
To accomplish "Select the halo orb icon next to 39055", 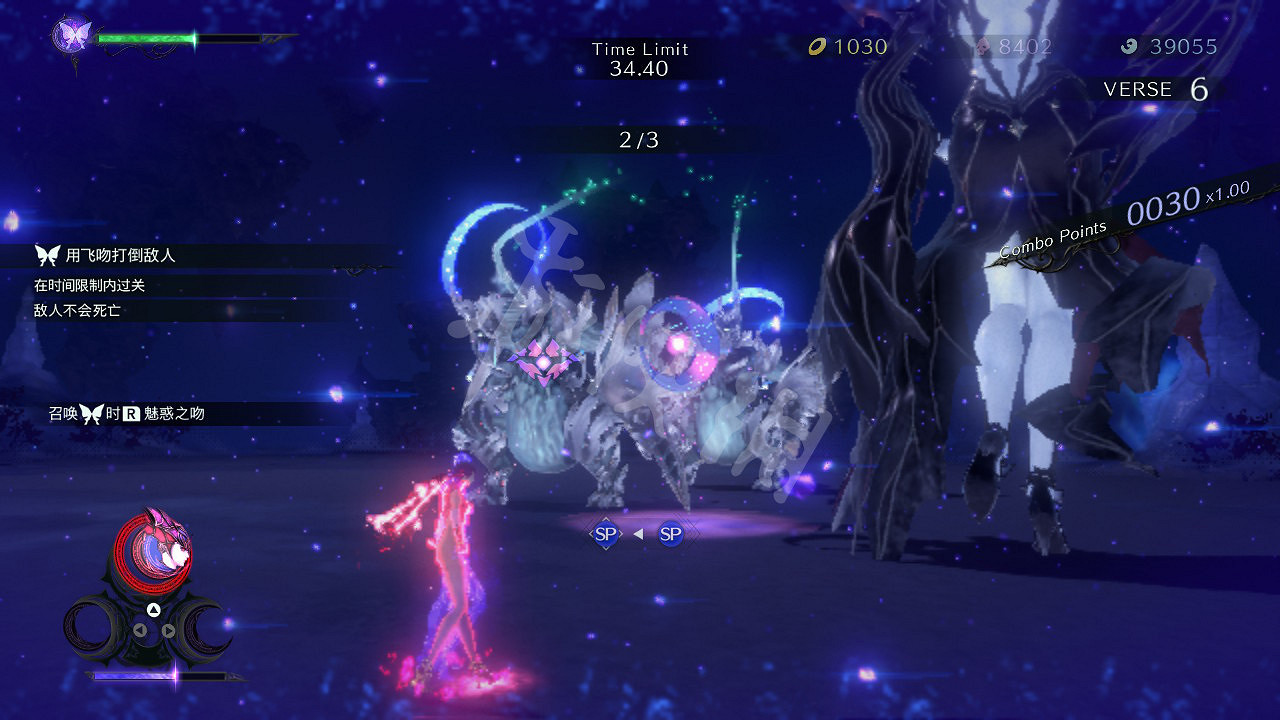I will tap(1129, 46).
